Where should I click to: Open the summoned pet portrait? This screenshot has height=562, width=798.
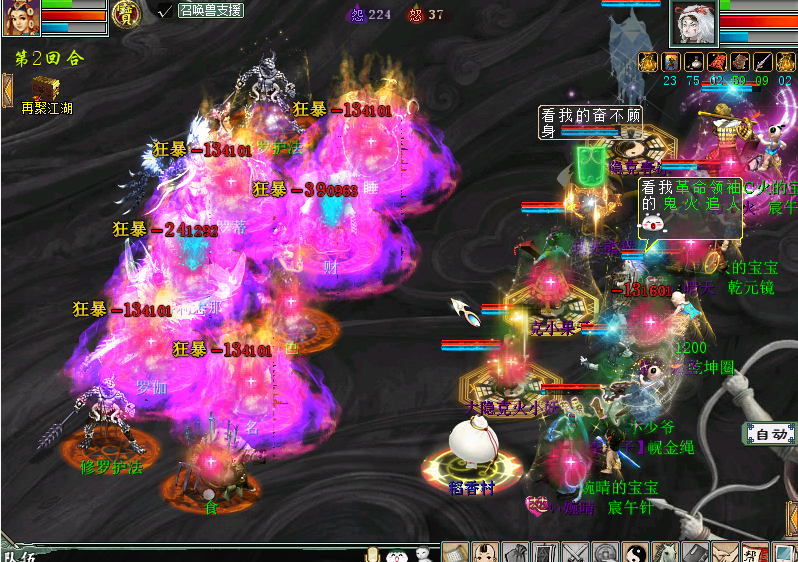click(x=694, y=22)
